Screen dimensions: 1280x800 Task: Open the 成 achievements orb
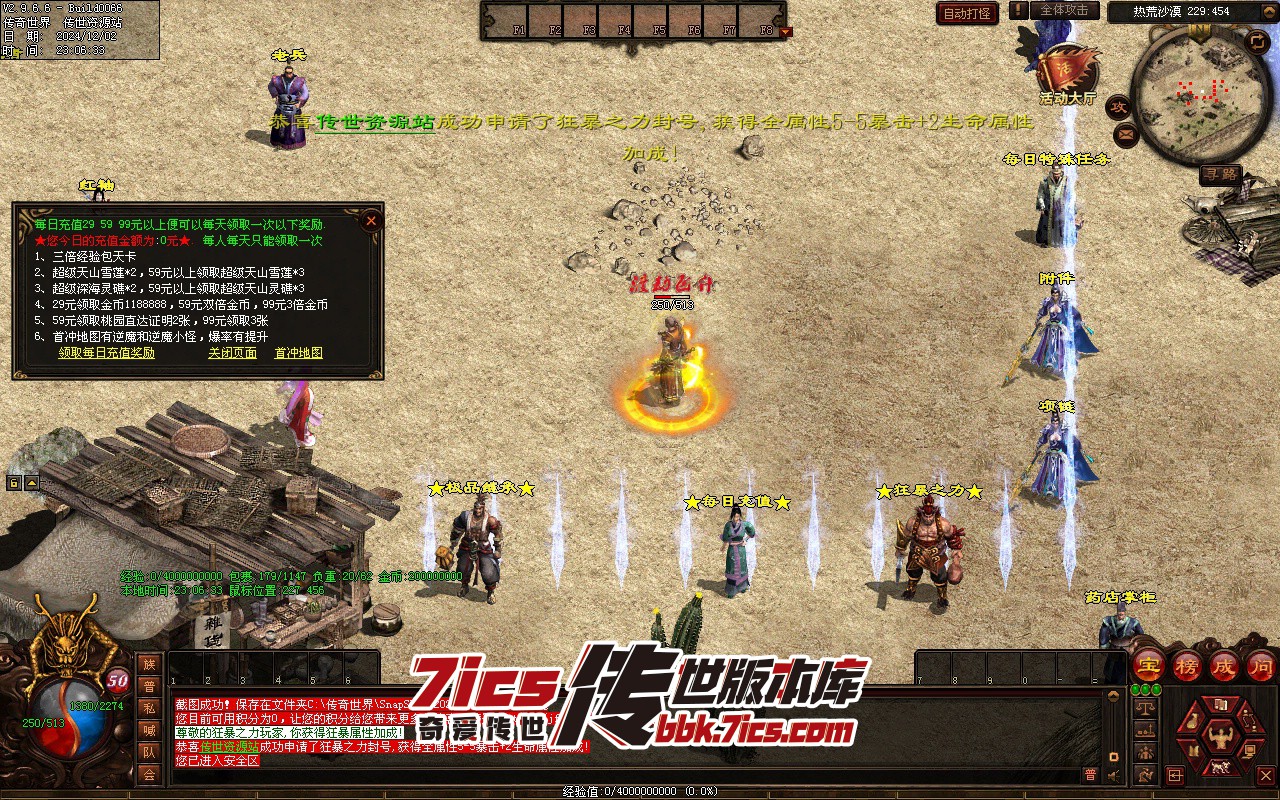click(x=1224, y=665)
